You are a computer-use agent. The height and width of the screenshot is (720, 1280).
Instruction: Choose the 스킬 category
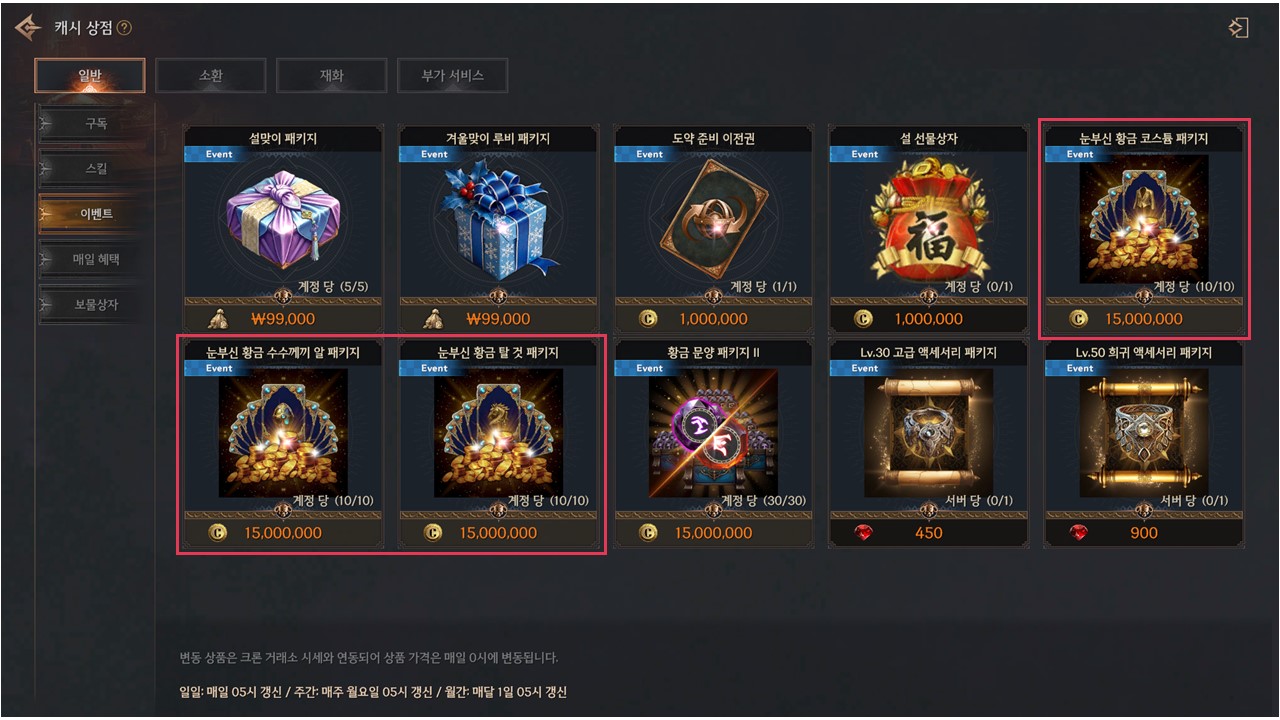click(x=96, y=169)
